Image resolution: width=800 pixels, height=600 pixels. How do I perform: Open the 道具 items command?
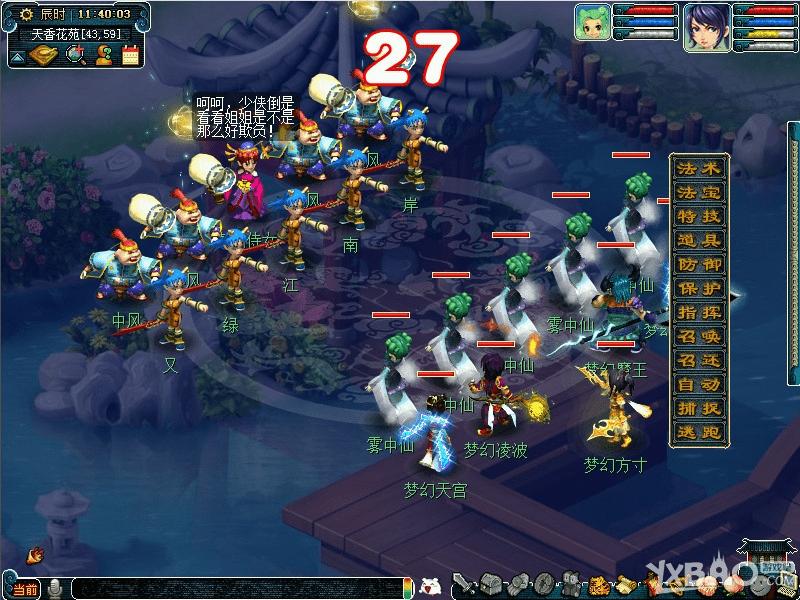(698, 240)
